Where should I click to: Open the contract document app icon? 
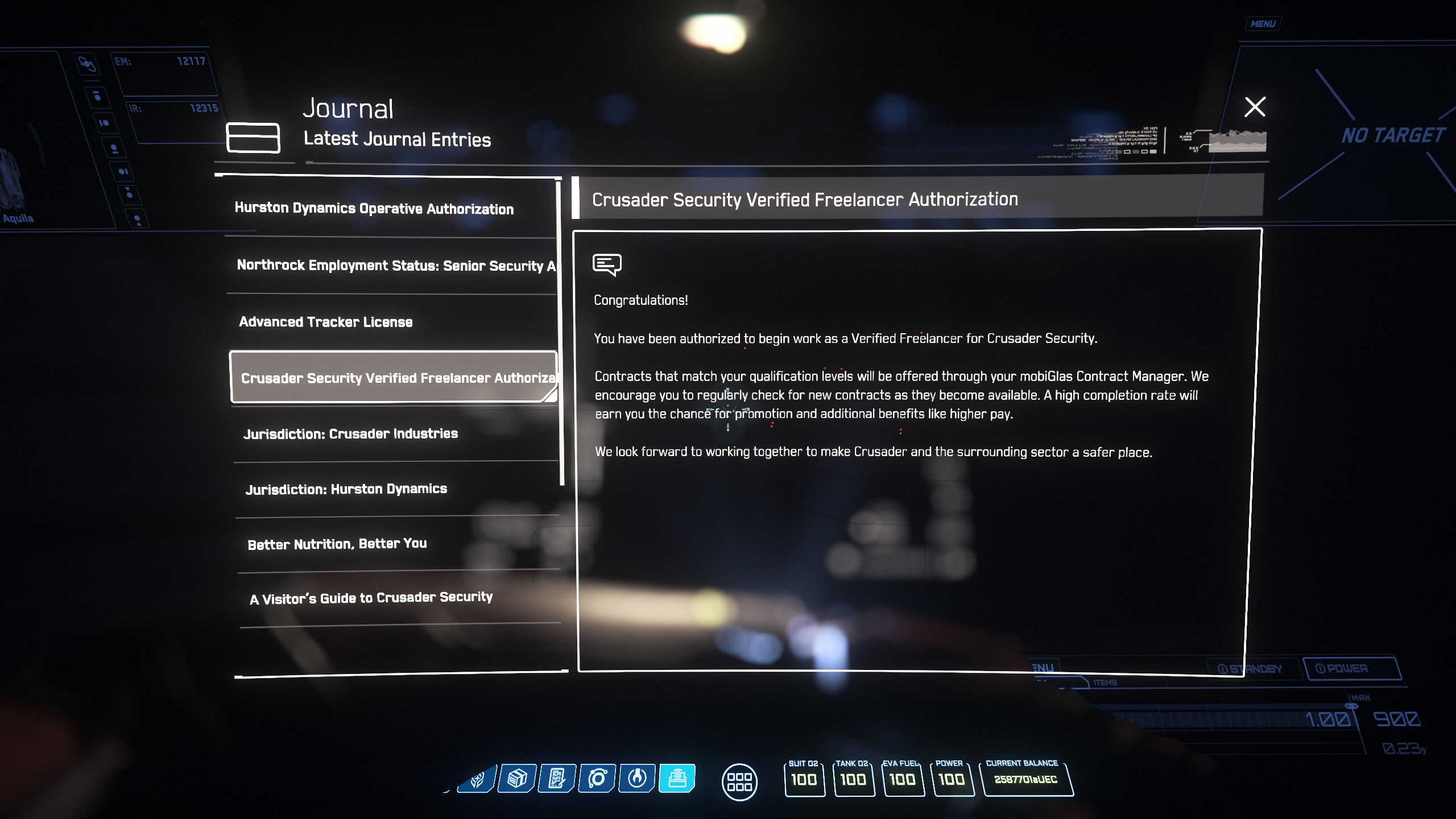557,778
